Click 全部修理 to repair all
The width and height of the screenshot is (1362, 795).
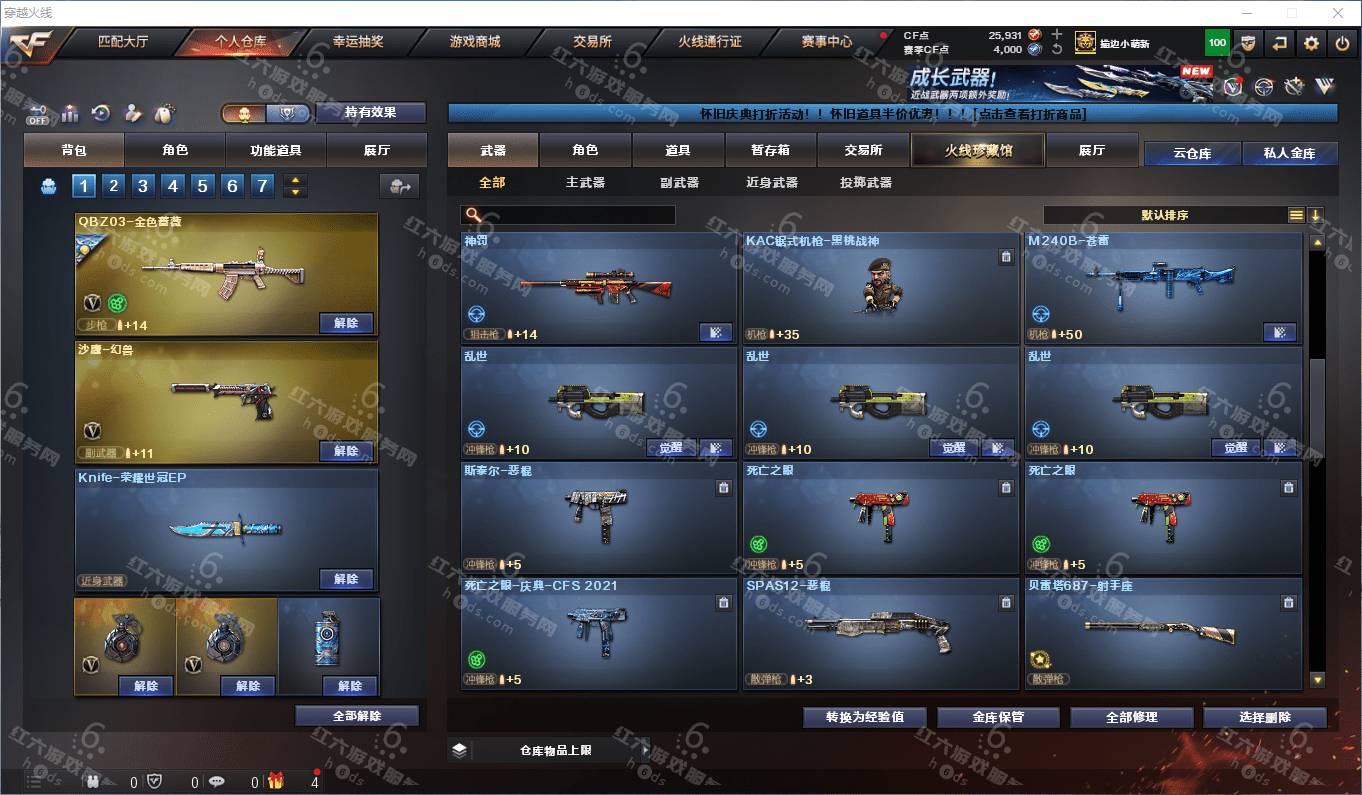click(1132, 717)
